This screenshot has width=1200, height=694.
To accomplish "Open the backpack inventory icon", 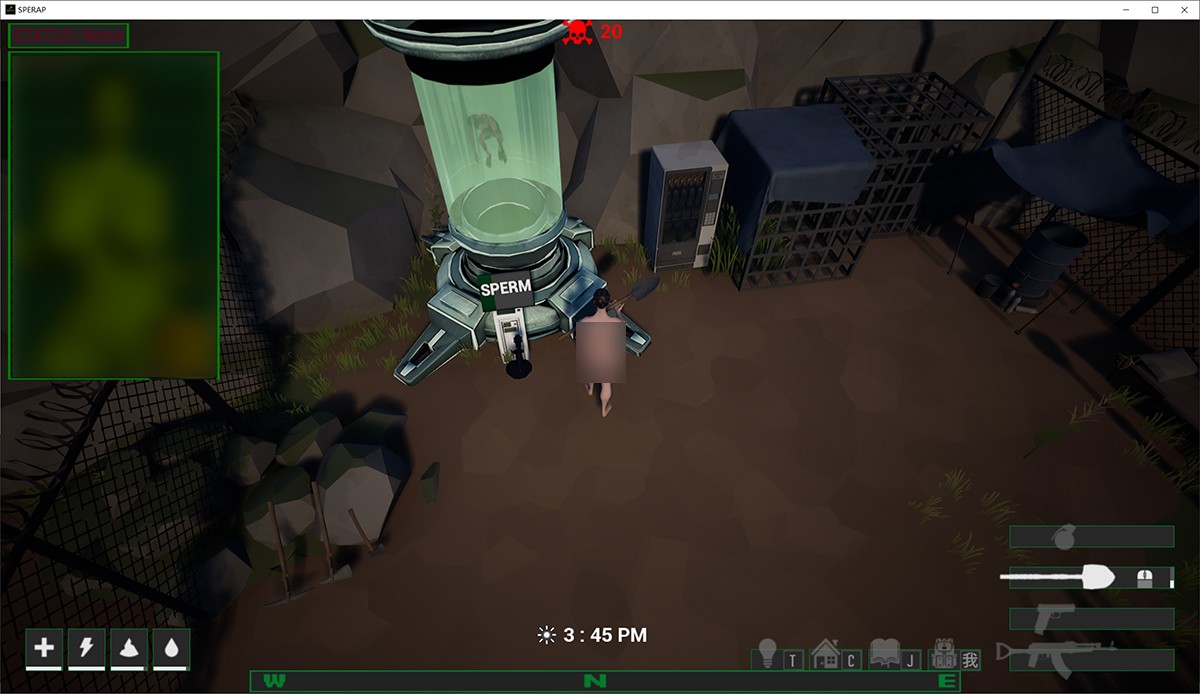I will (x=942, y=655).
